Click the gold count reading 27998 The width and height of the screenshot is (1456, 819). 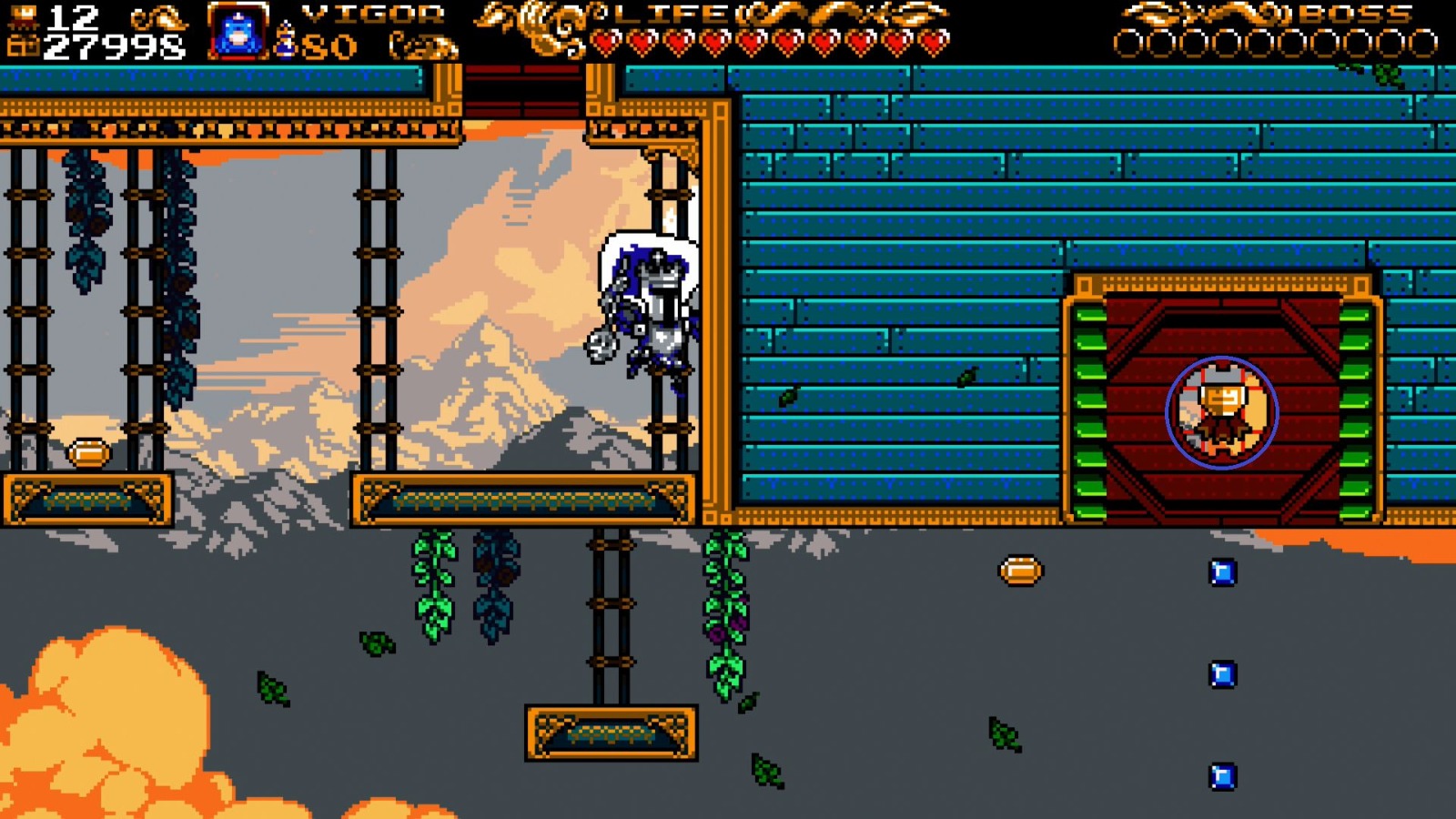pyautogui.click(x=114, y=44)
